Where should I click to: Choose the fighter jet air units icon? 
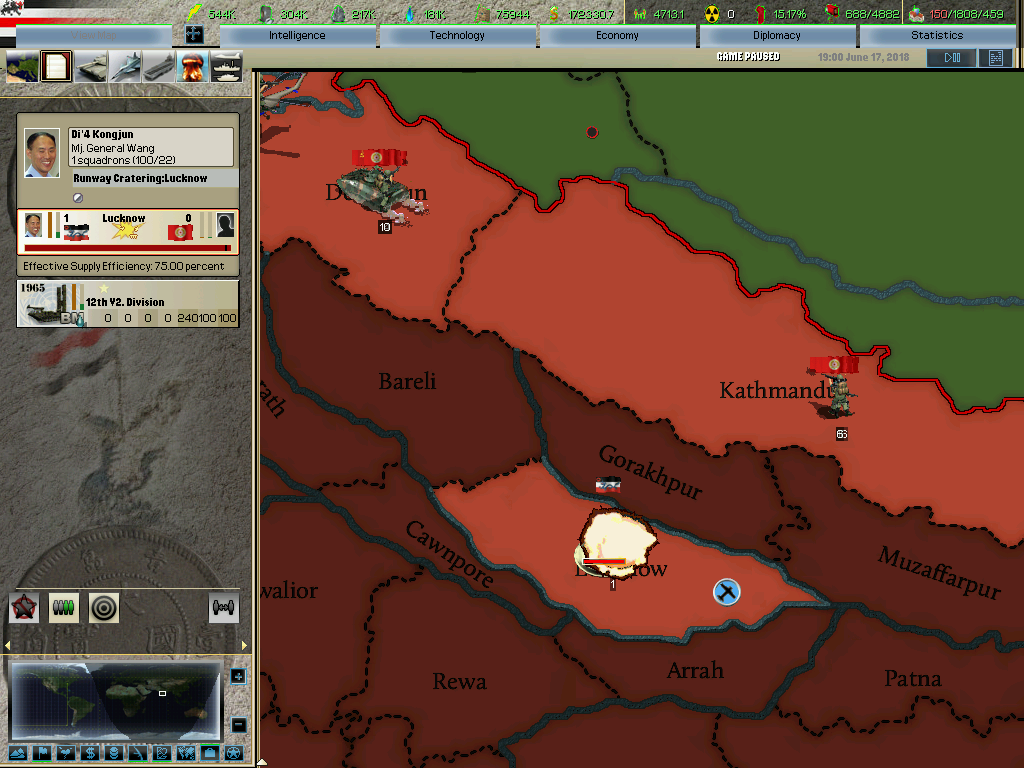tap(125, 67)
